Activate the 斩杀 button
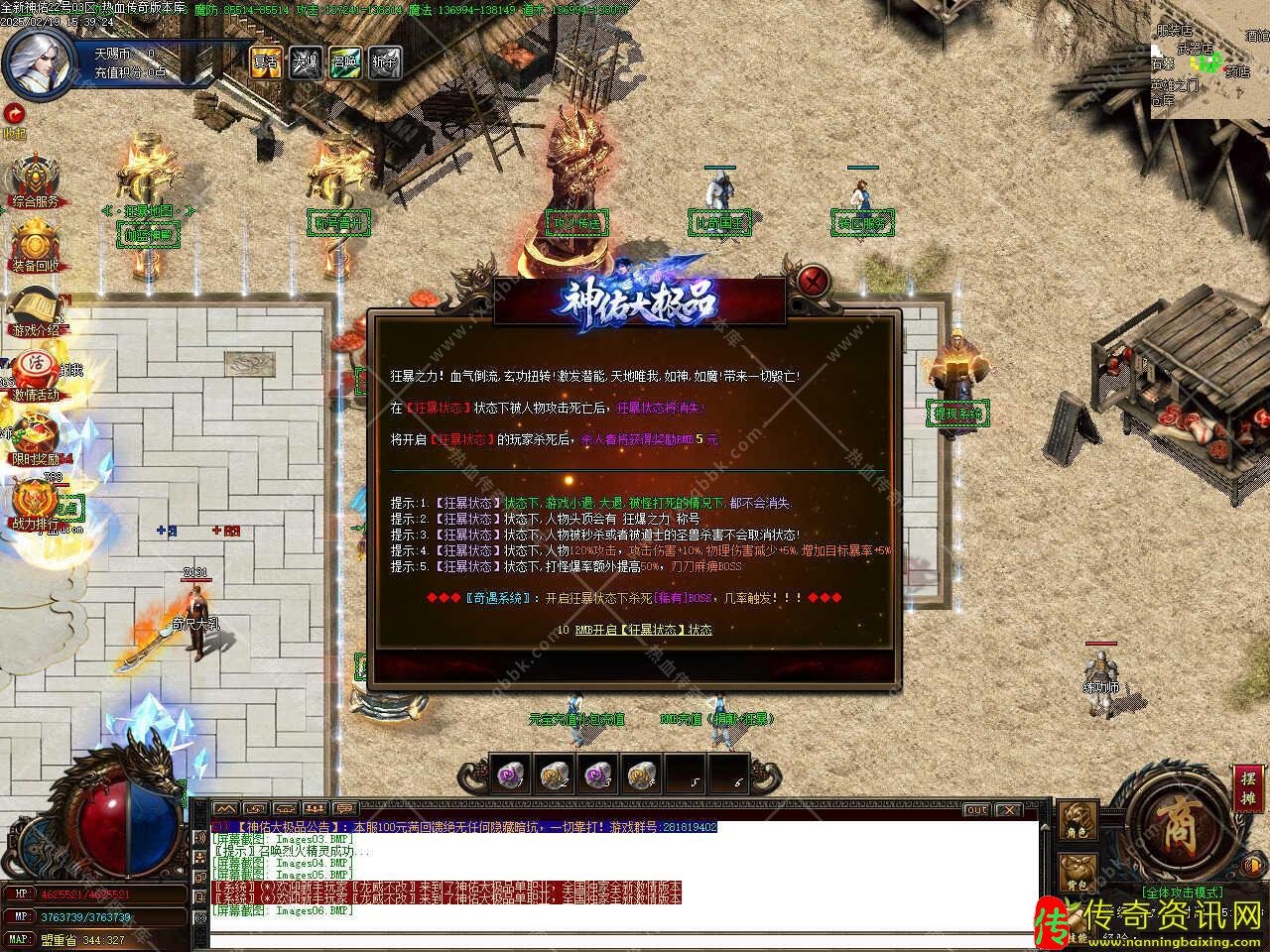 pos(384,61)
